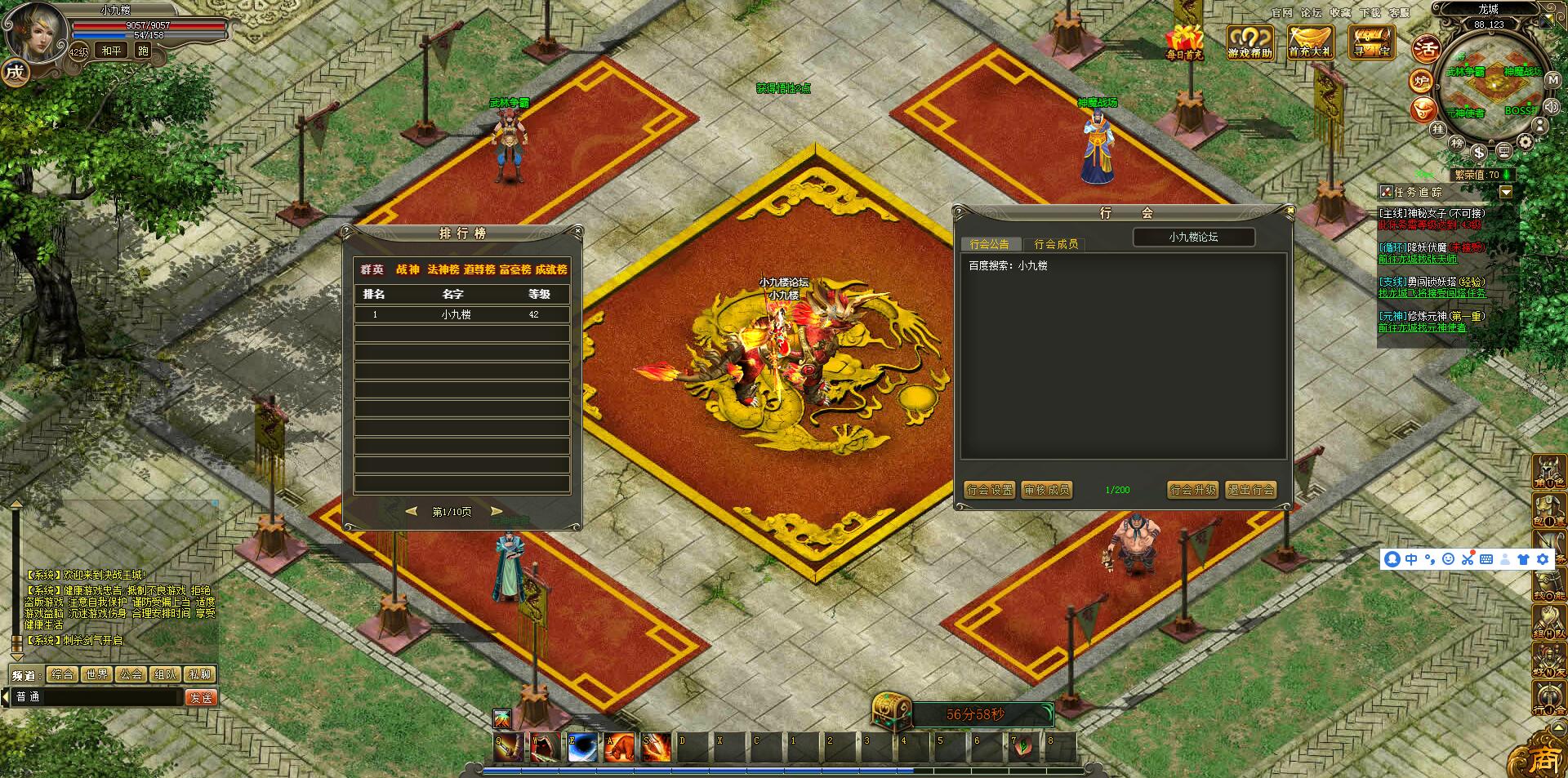Toggle sound with the speaker icon
The width and height of the screenshot is (1568, 778).
pos(1550,106)
